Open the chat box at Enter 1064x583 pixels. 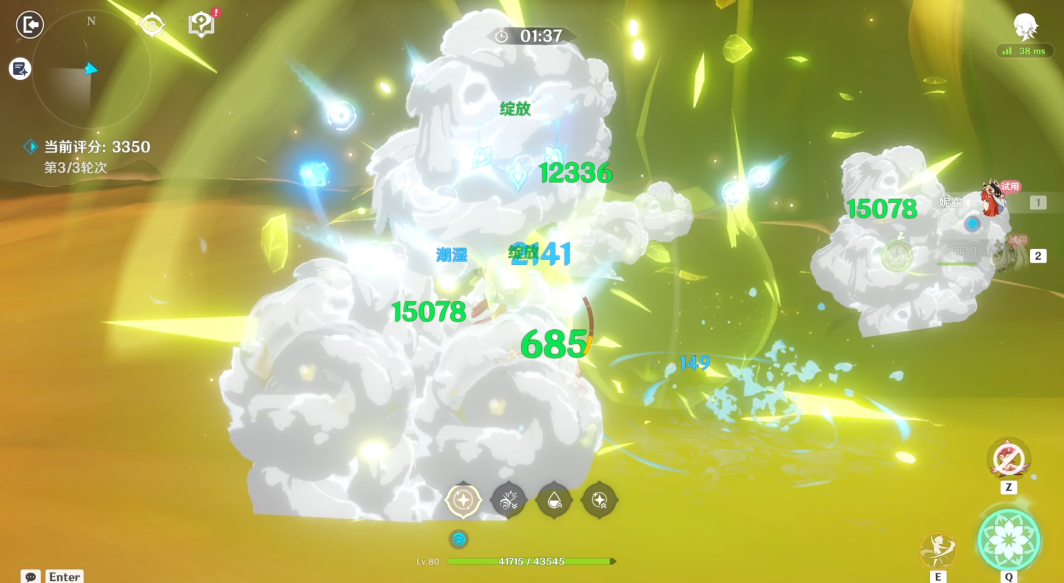[x=52, y=577]
